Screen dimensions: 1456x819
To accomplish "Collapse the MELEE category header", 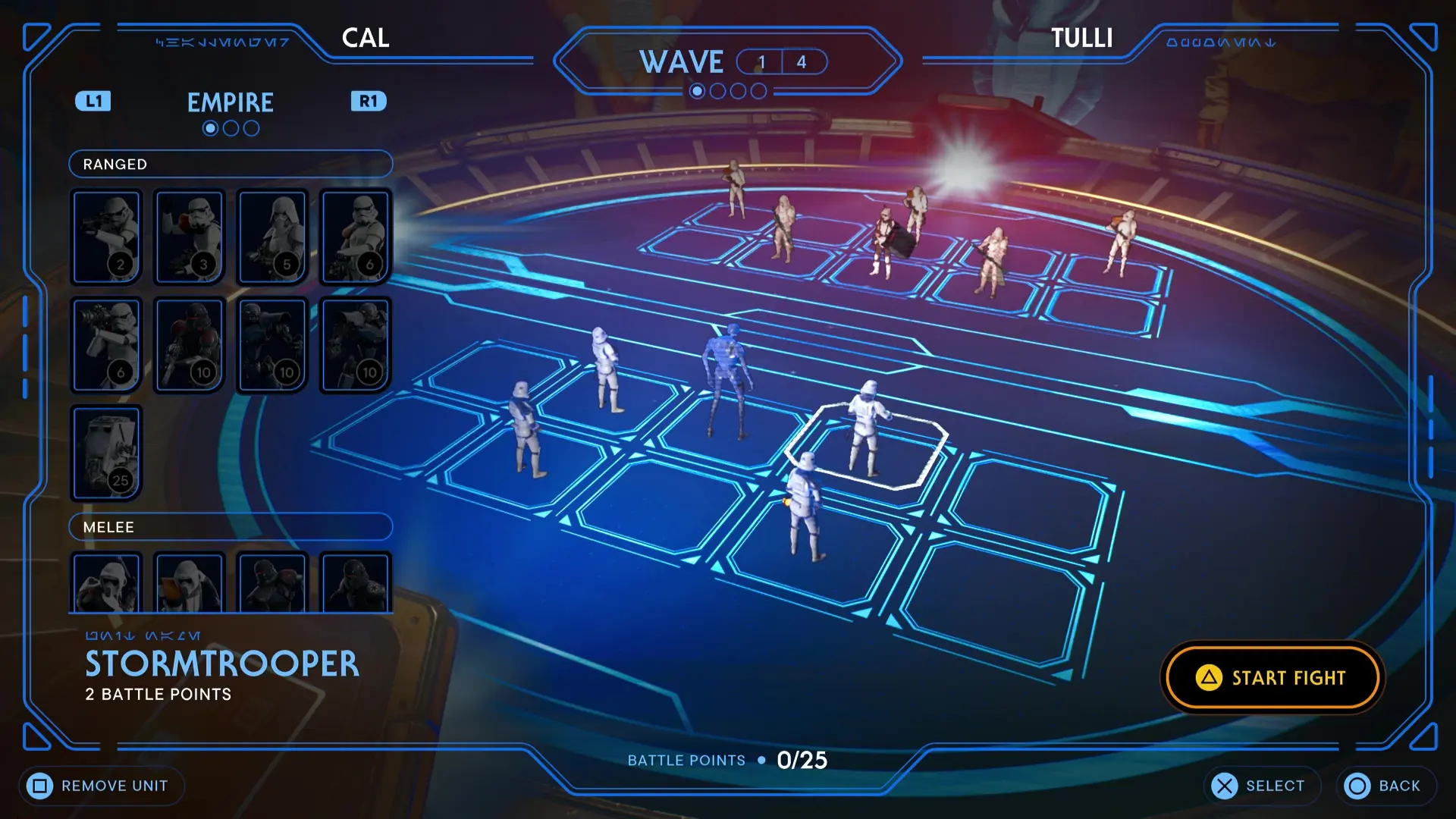I will 230,527.
